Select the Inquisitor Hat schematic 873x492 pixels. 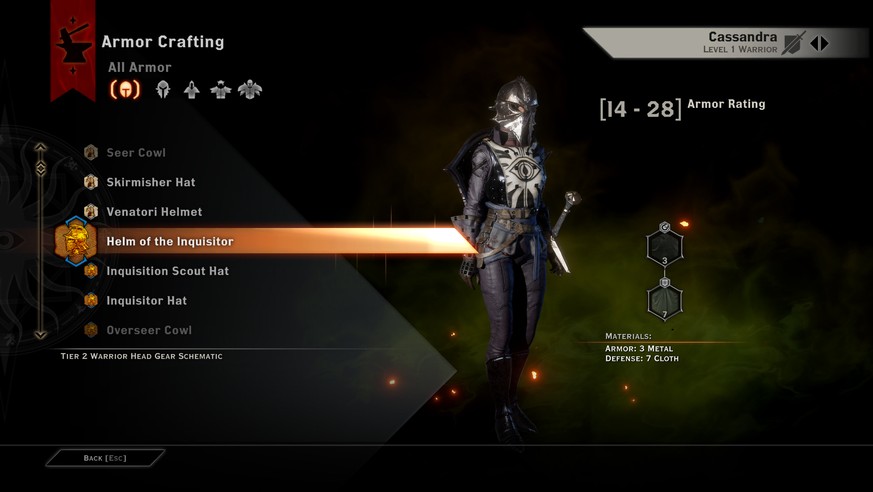pos(146,300)
